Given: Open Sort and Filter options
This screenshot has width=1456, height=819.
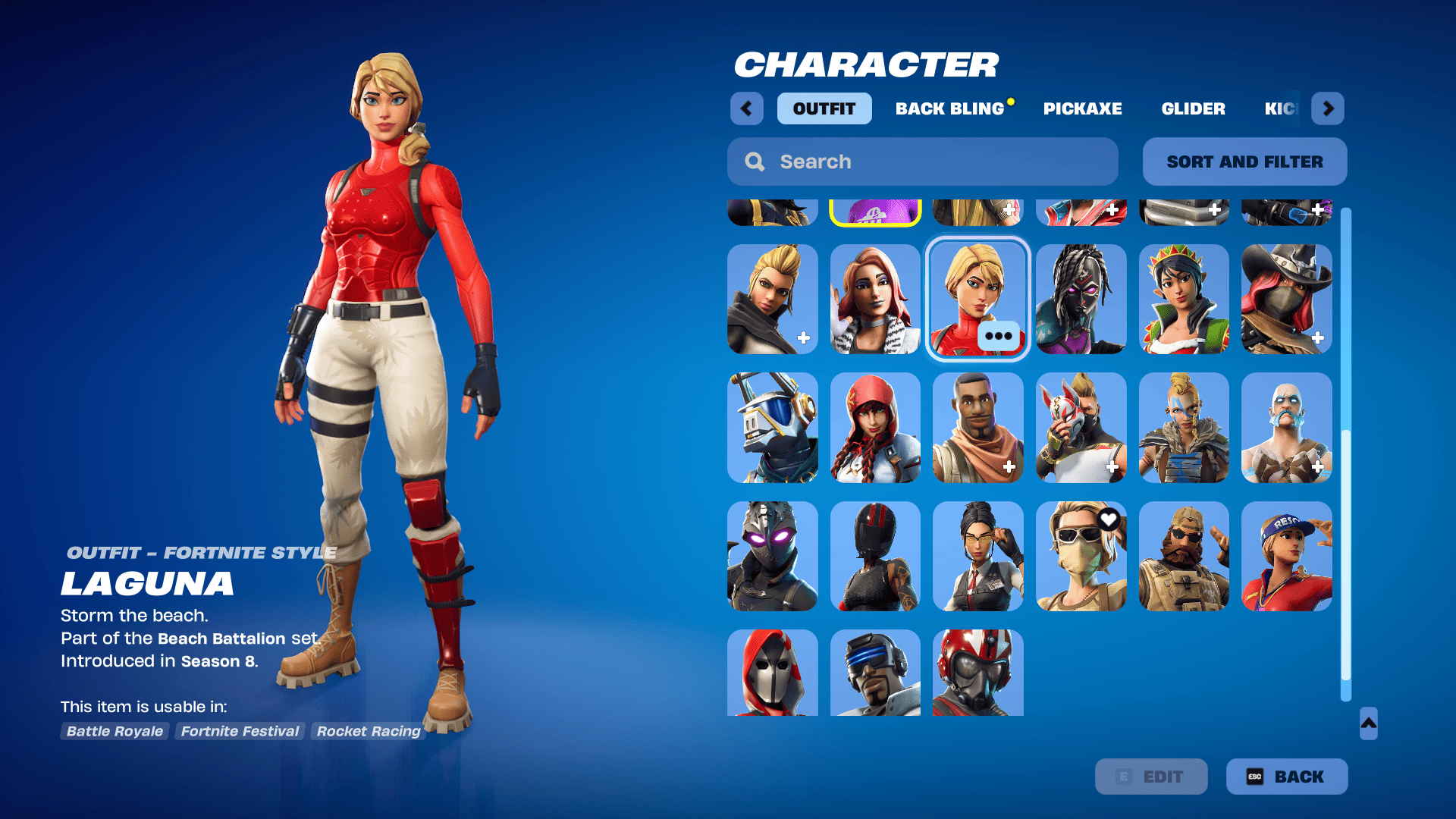Looking at the screenshot, I should 1244,162.
